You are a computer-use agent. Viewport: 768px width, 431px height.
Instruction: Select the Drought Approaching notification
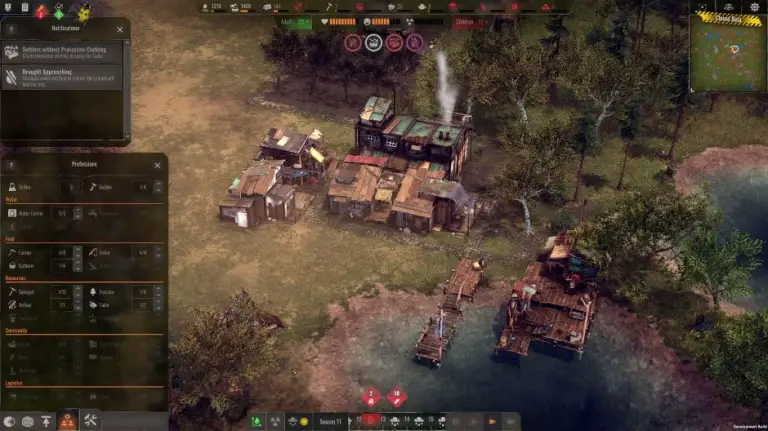click(62, 76)
